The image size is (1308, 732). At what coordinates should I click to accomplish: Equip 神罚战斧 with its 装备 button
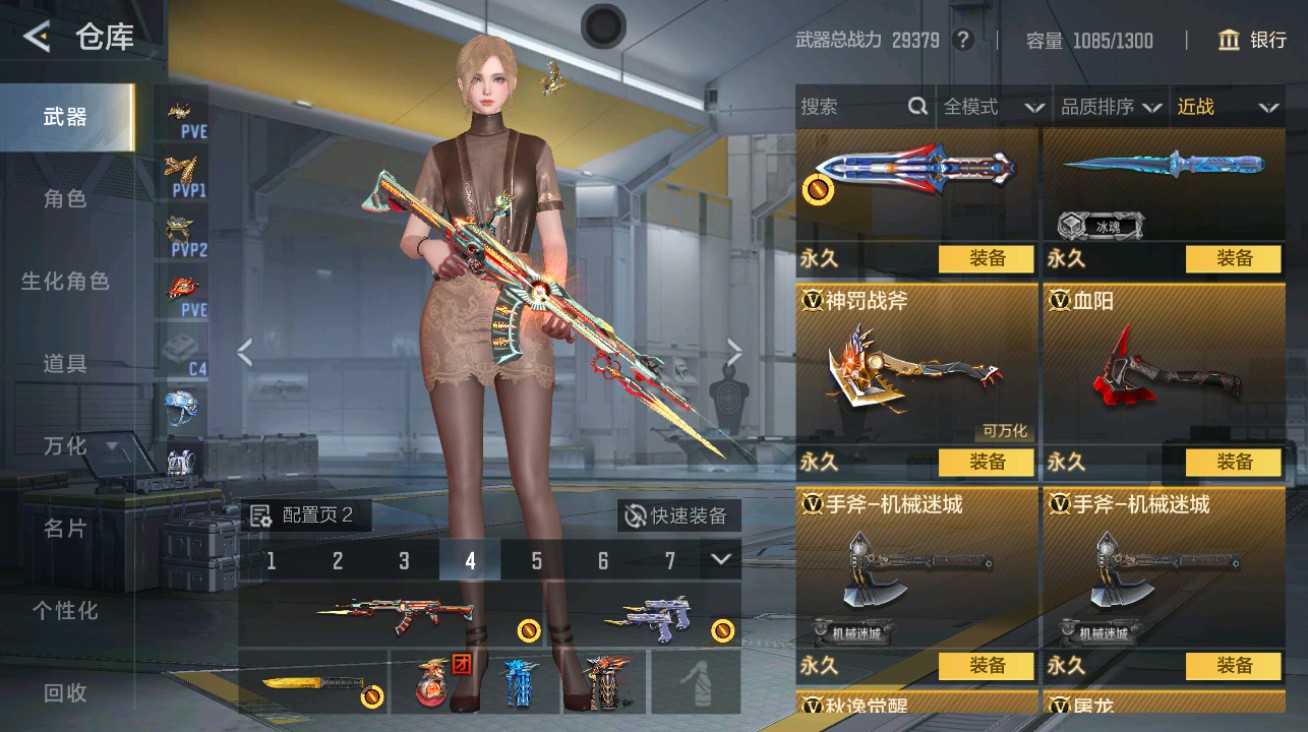[x=987, y=463]
